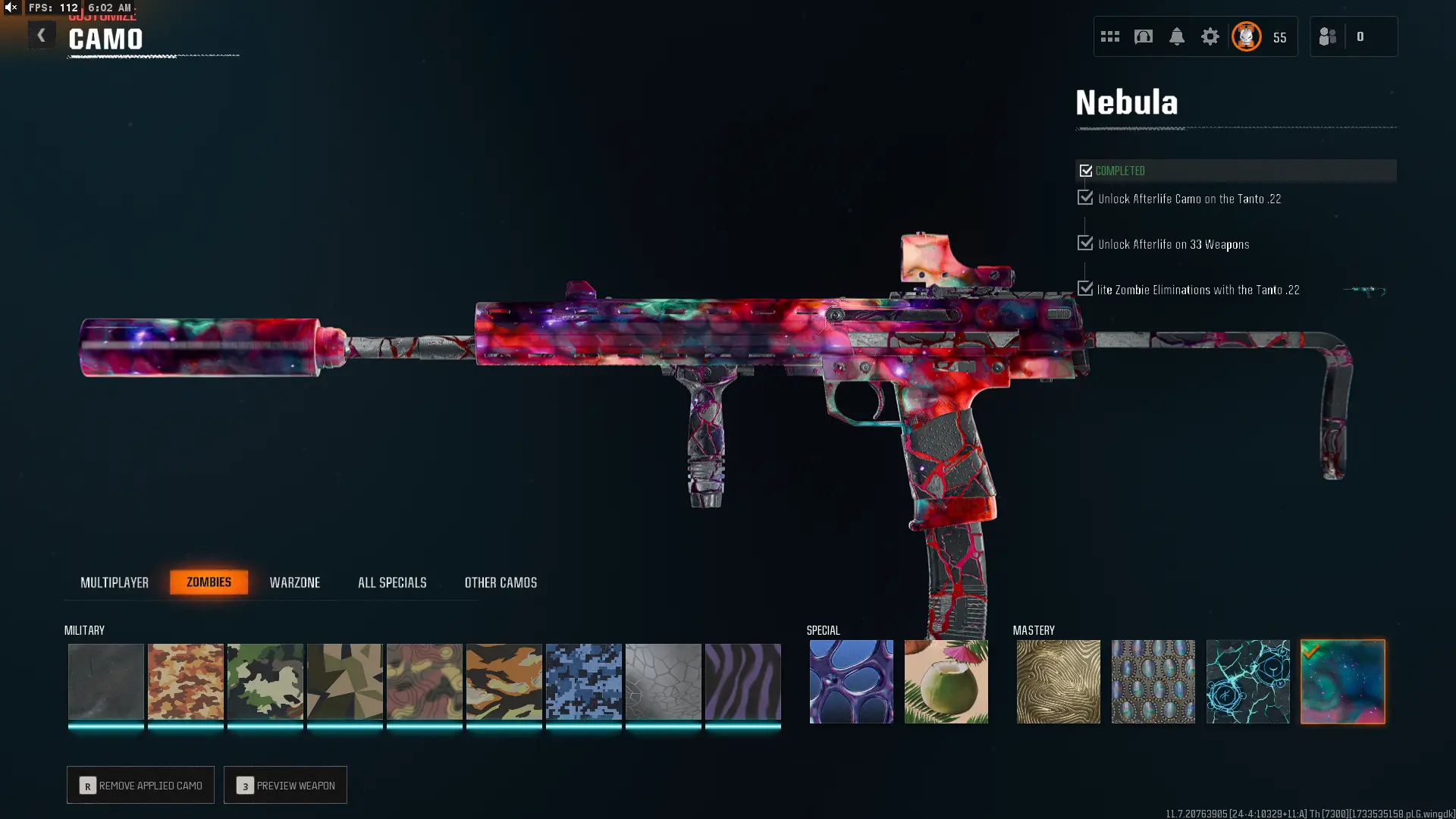Switch to the Multiplayer camo tab
1456x819 pixels.
pos(115,582)
